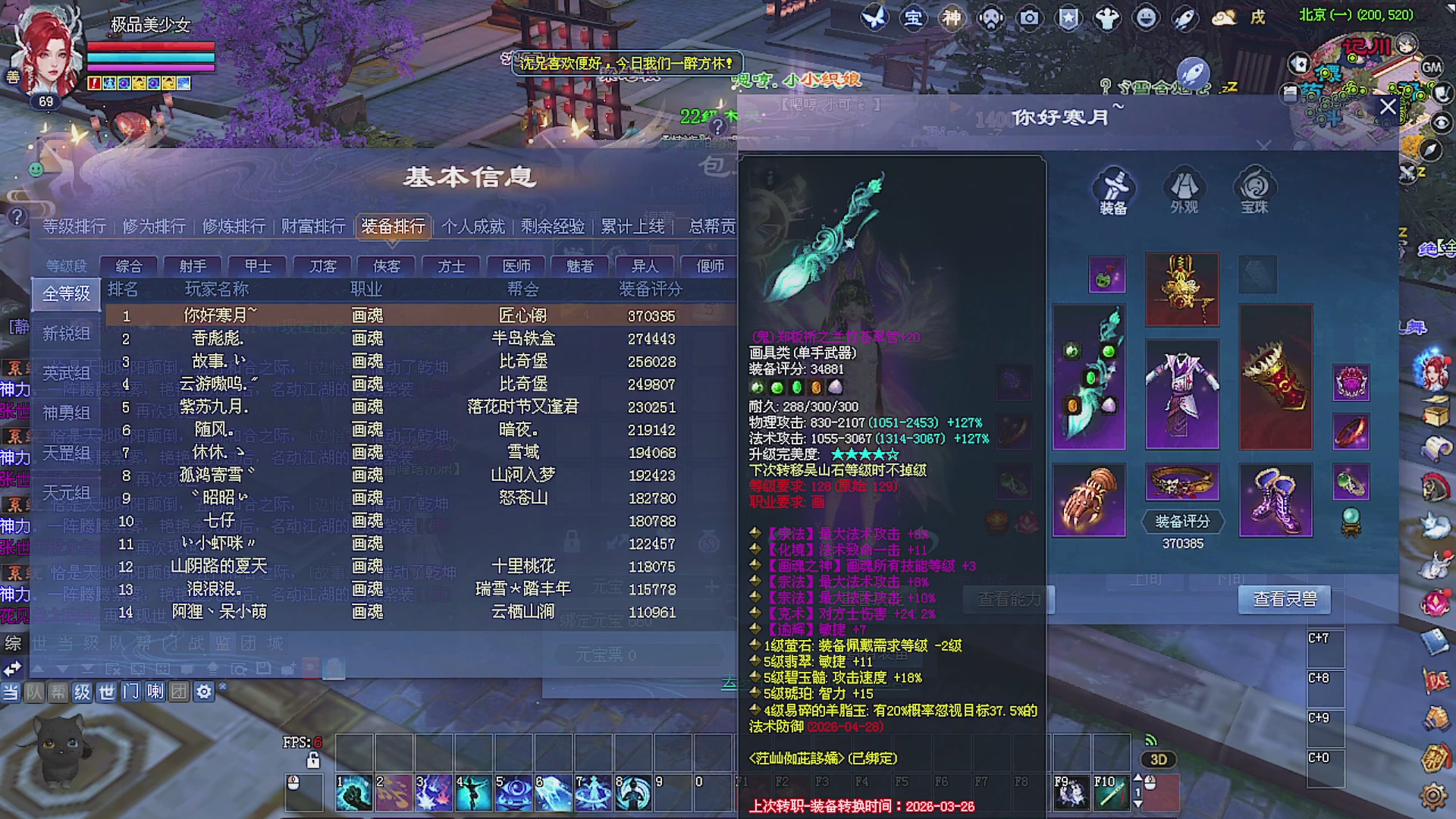Open the 宝 treasure icon on top toolbar

click(914, 19)
